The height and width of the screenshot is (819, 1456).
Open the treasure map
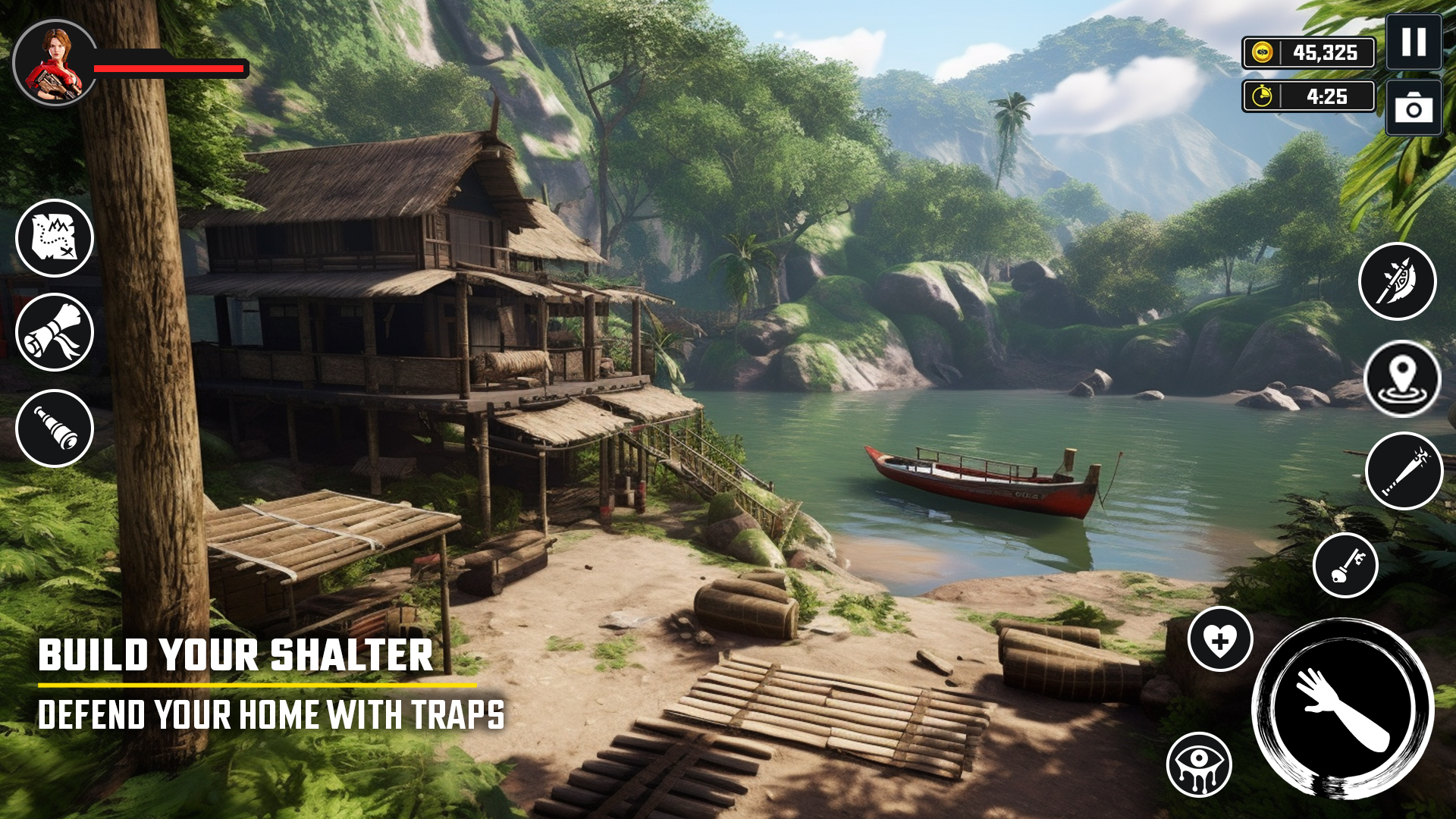click(55, 238)
